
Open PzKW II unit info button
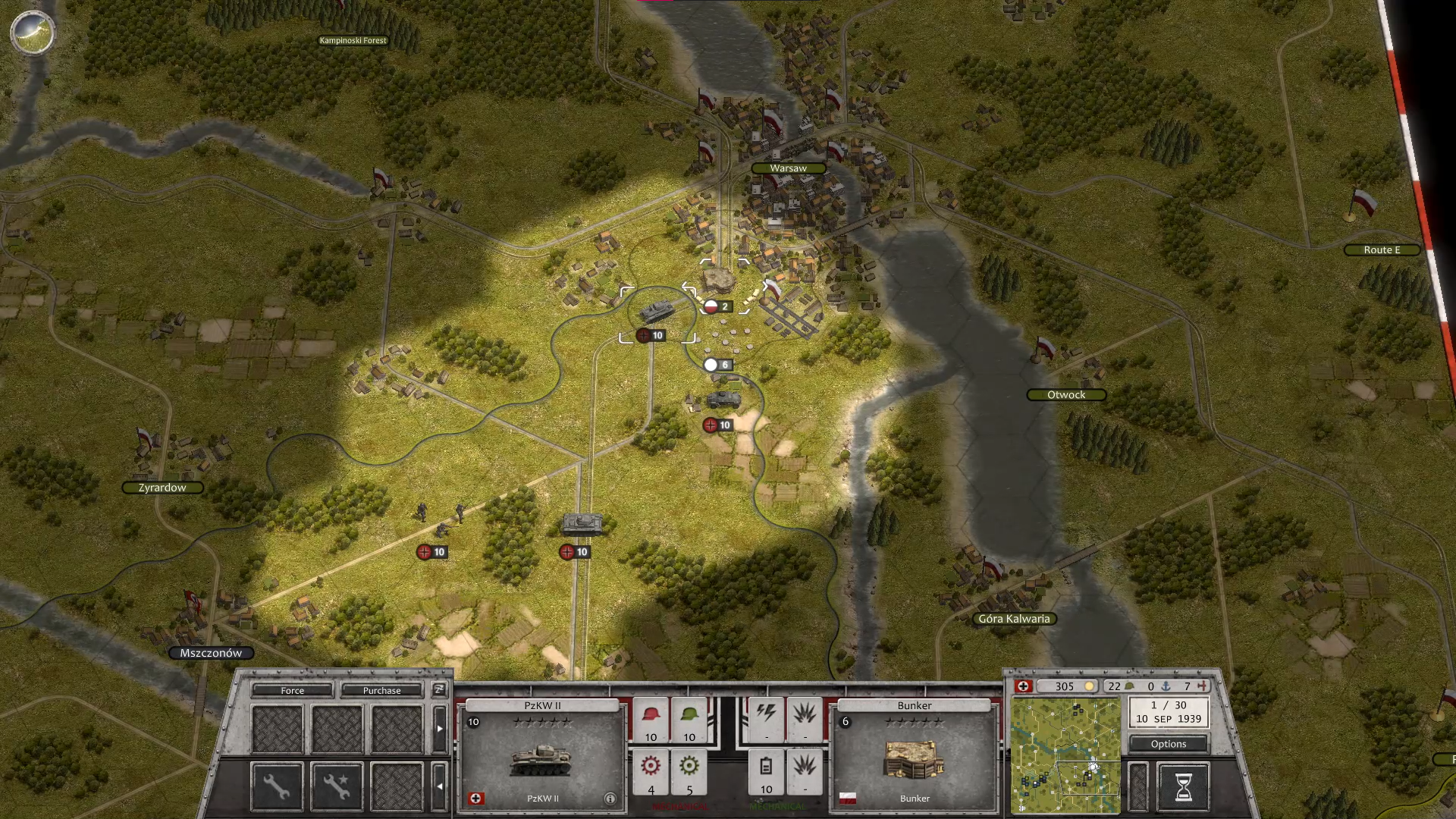610,799
